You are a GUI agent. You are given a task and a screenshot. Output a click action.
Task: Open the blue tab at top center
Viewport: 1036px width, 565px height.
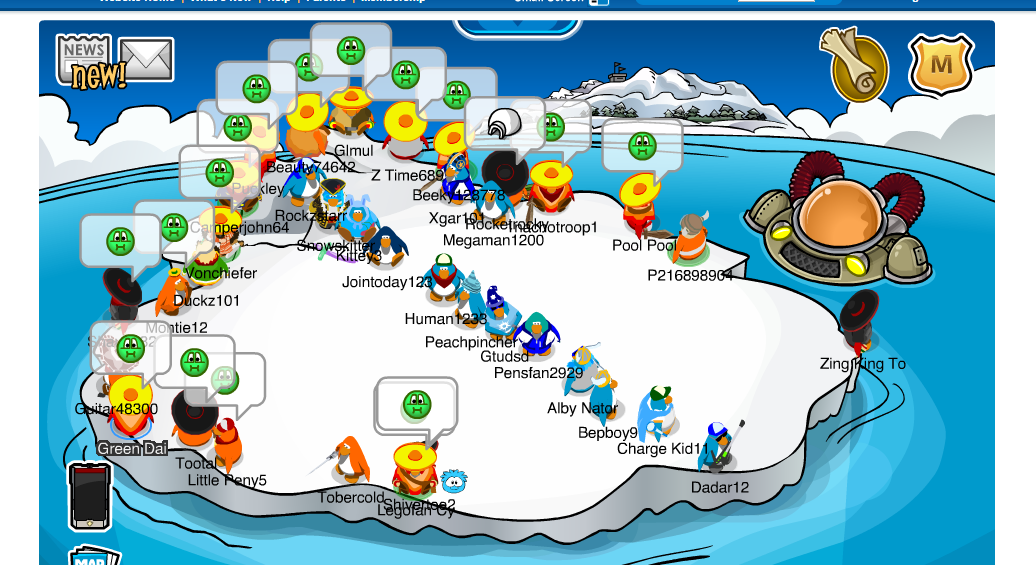tap(517, 27)
